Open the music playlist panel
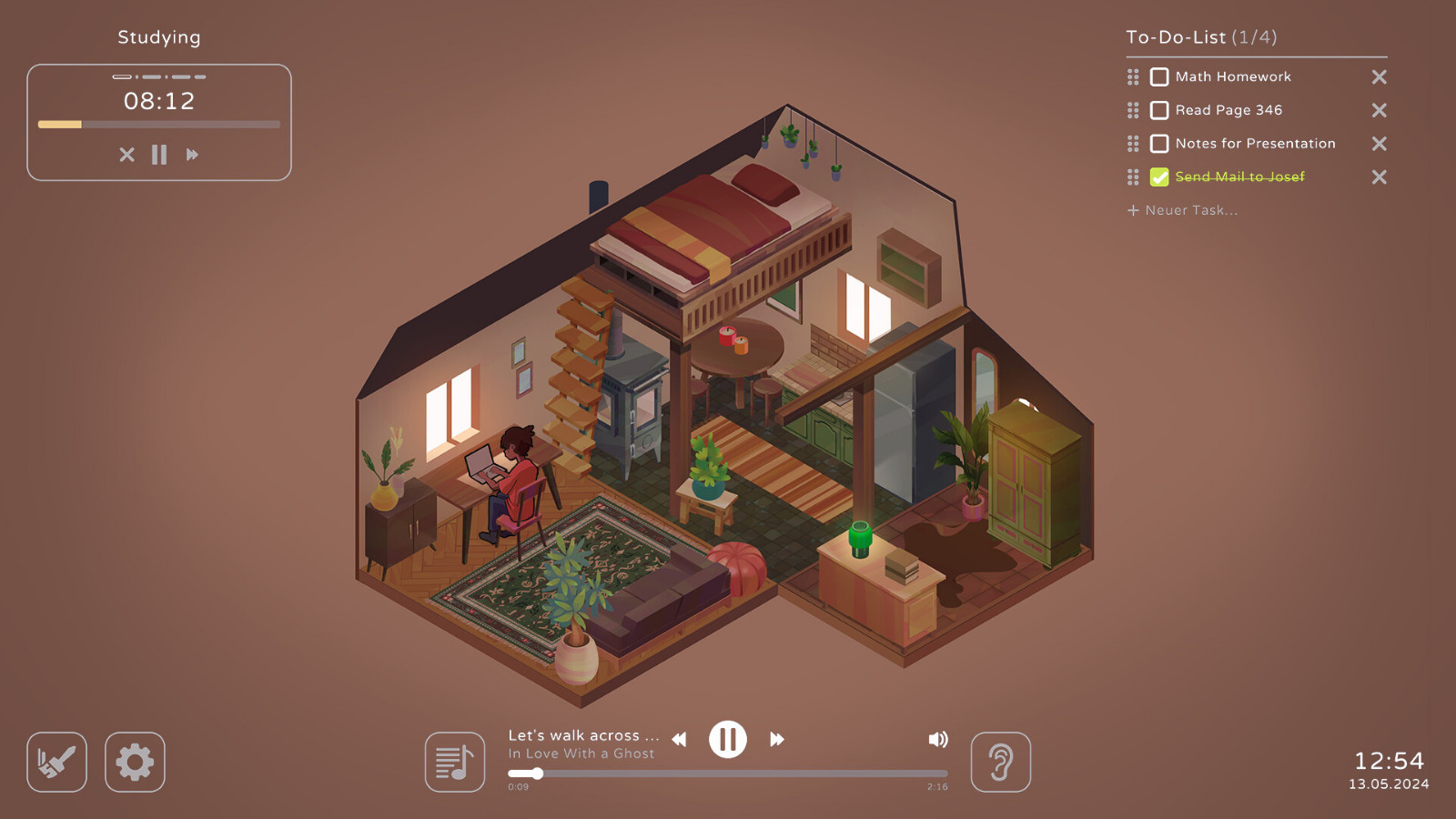This screenshot has height=819, width=1456. [x=454, y=763]
